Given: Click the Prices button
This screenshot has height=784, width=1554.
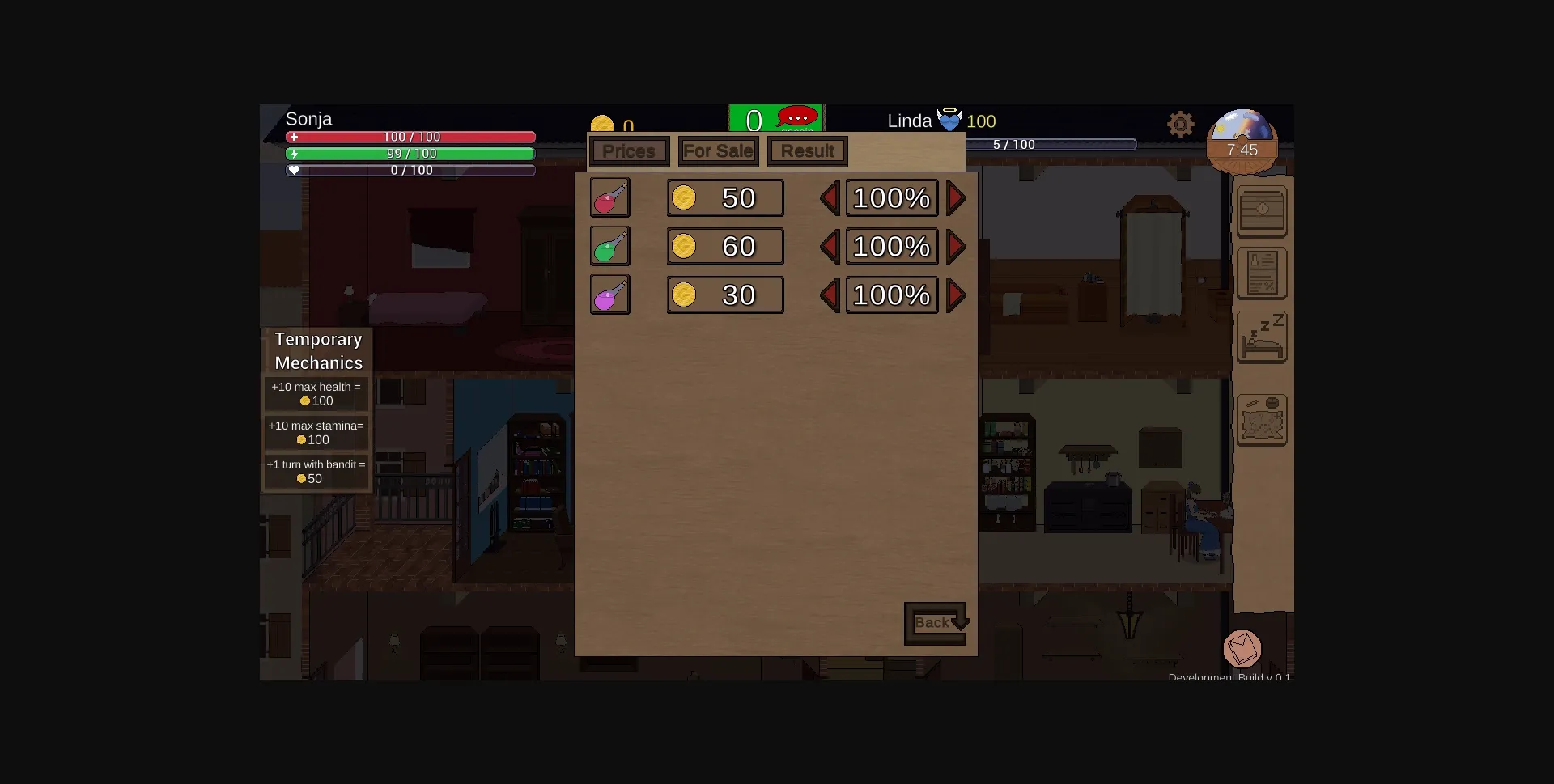Looking at the screenshot, I should (x=629, y=150).
